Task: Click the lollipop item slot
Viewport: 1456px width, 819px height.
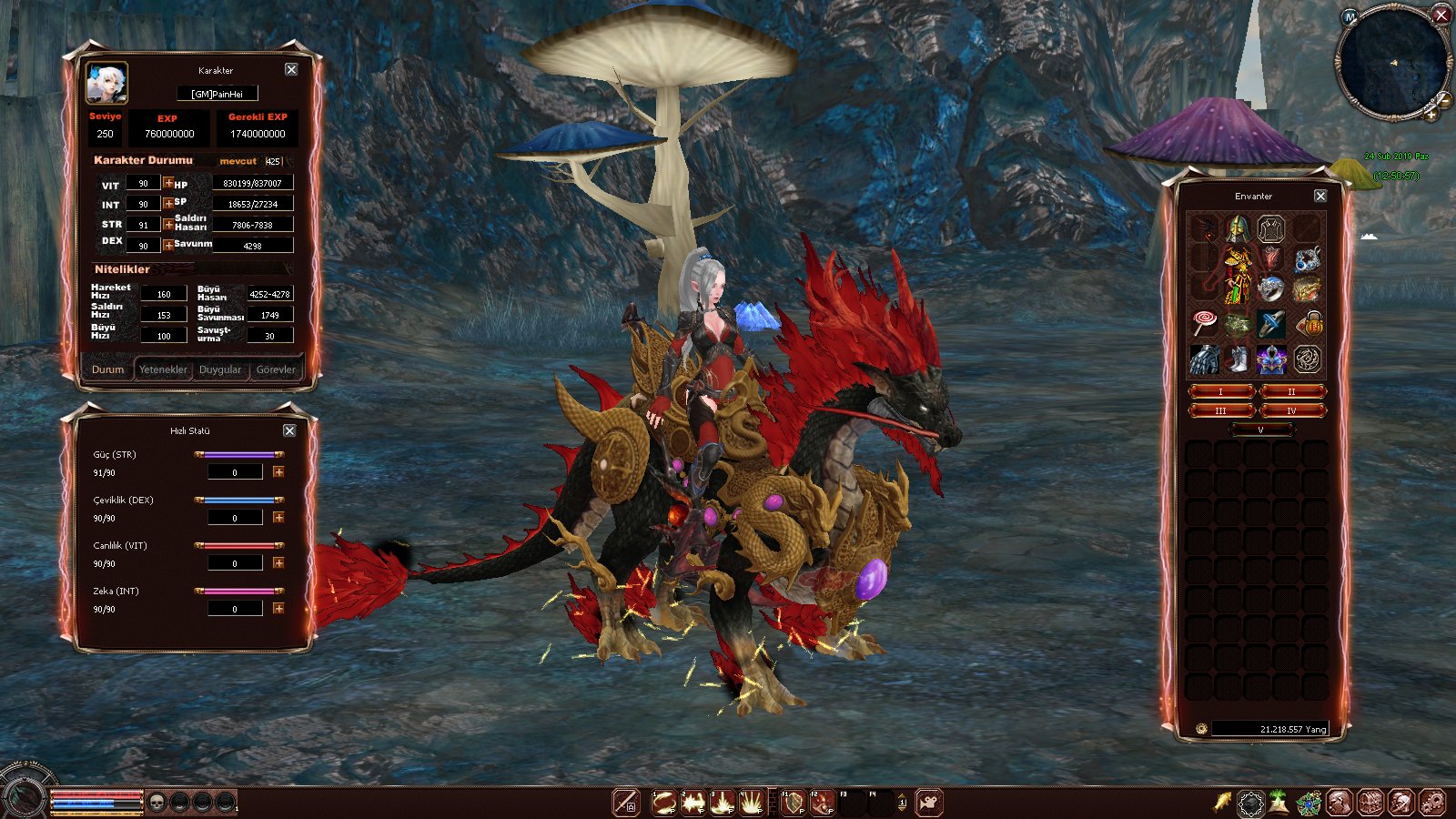Action: (x=1204, y=322)
